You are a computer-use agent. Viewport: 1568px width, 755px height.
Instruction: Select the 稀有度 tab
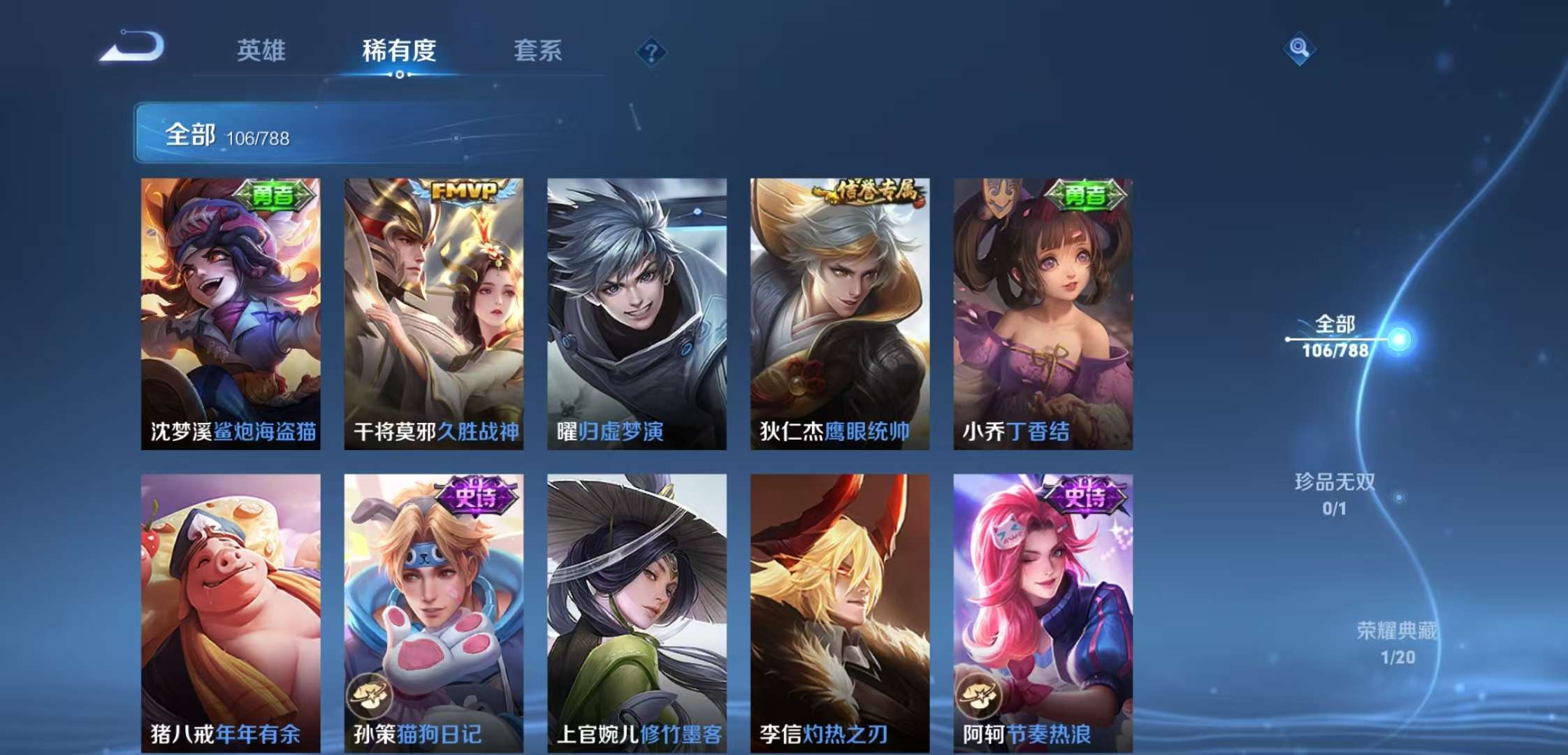[399, 51]
